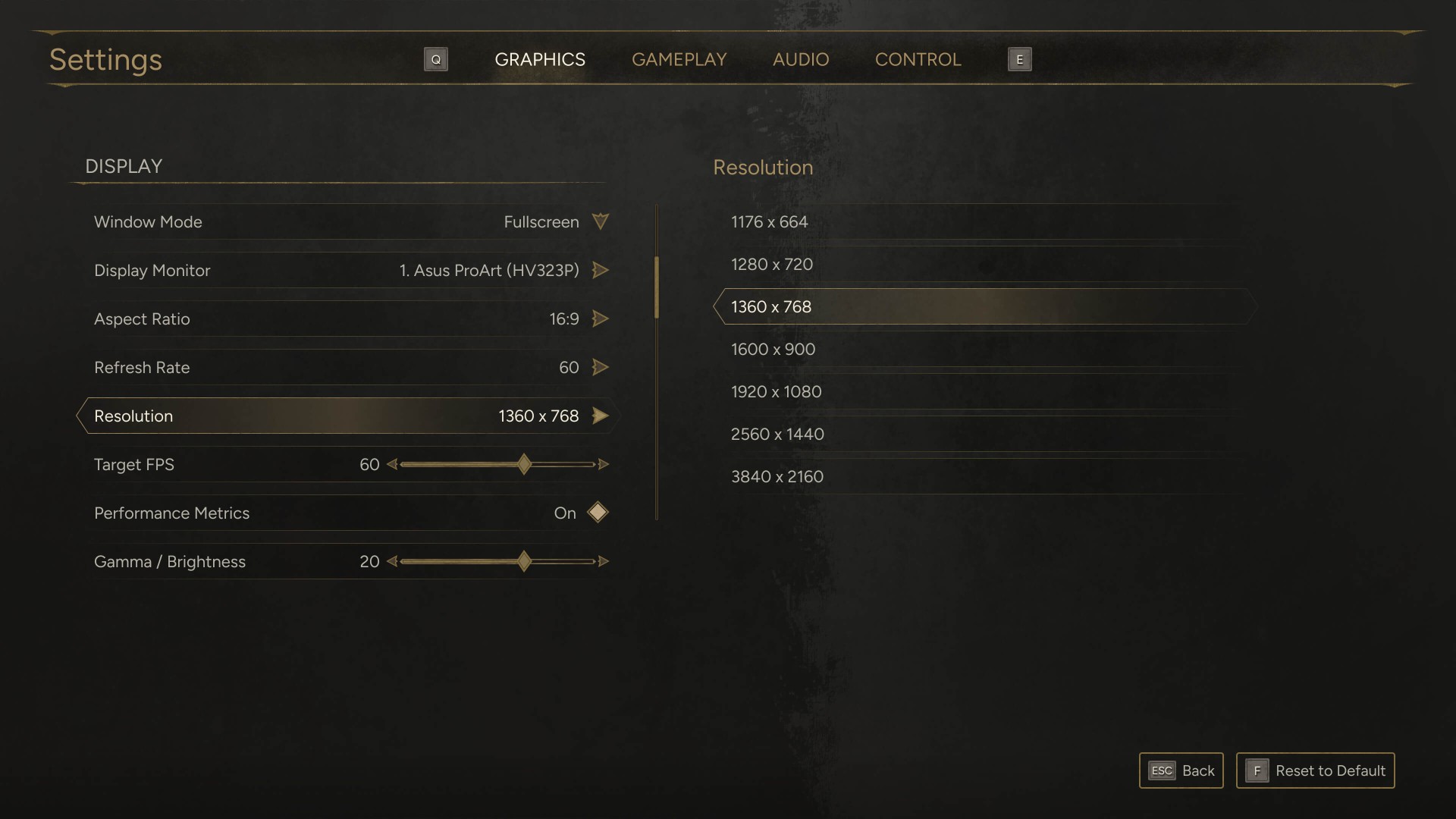
Task: Increase Gamma / Brightness with right arrow
Action: point(604,561)
